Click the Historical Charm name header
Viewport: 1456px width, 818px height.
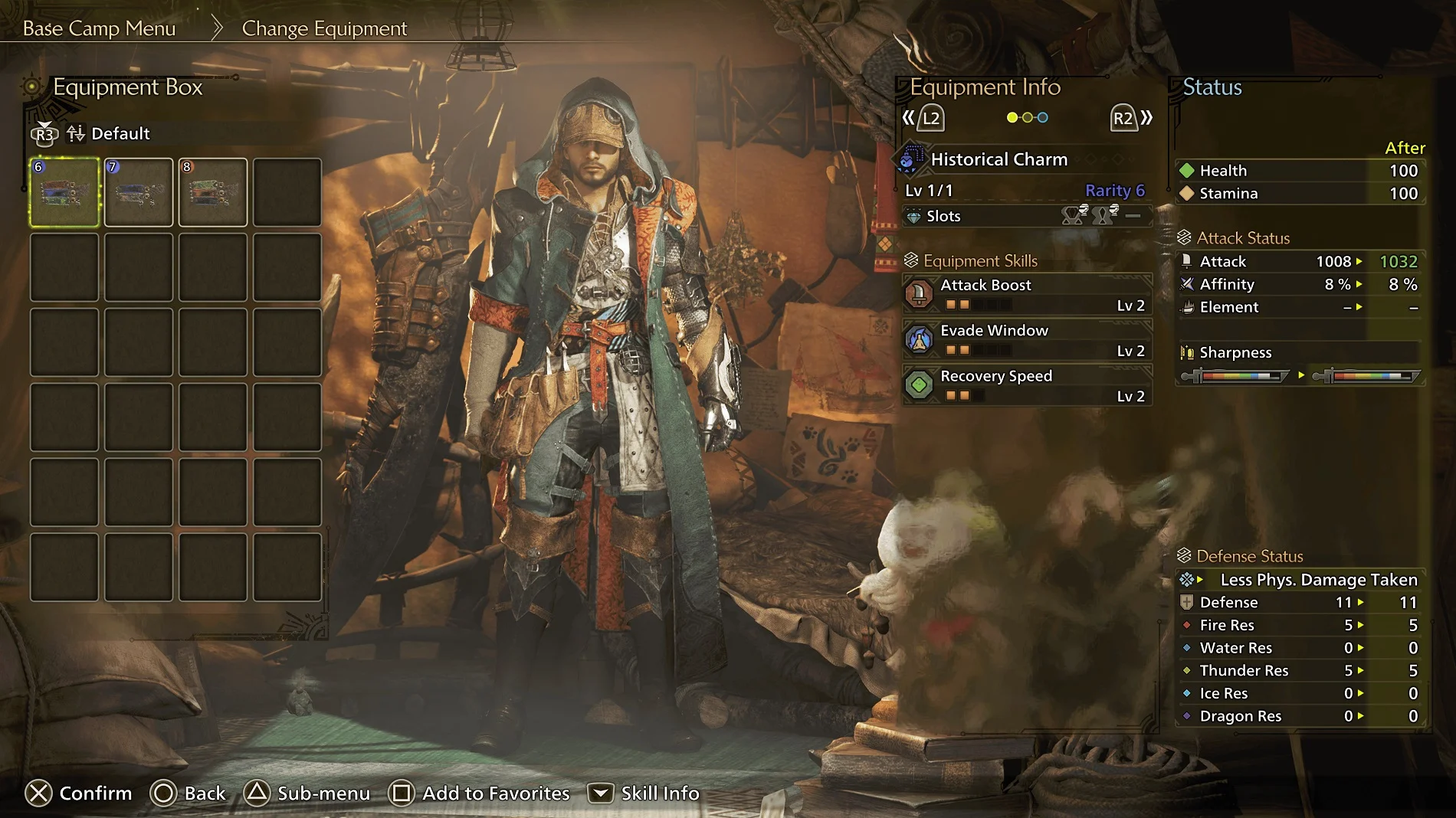pos(999,159)
